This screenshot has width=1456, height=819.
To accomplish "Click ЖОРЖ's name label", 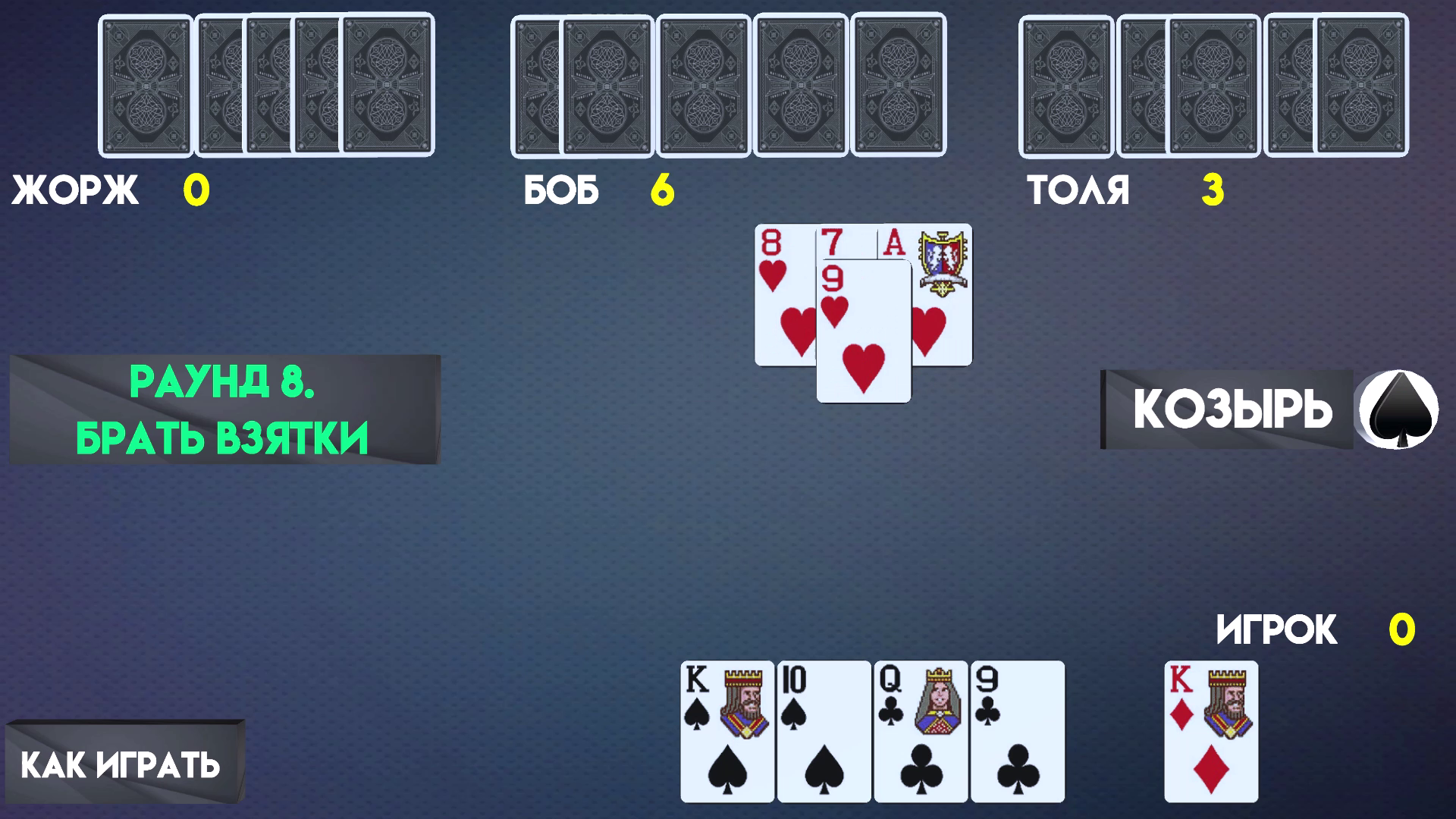I will pyautogui.click(x=76, y=190).
